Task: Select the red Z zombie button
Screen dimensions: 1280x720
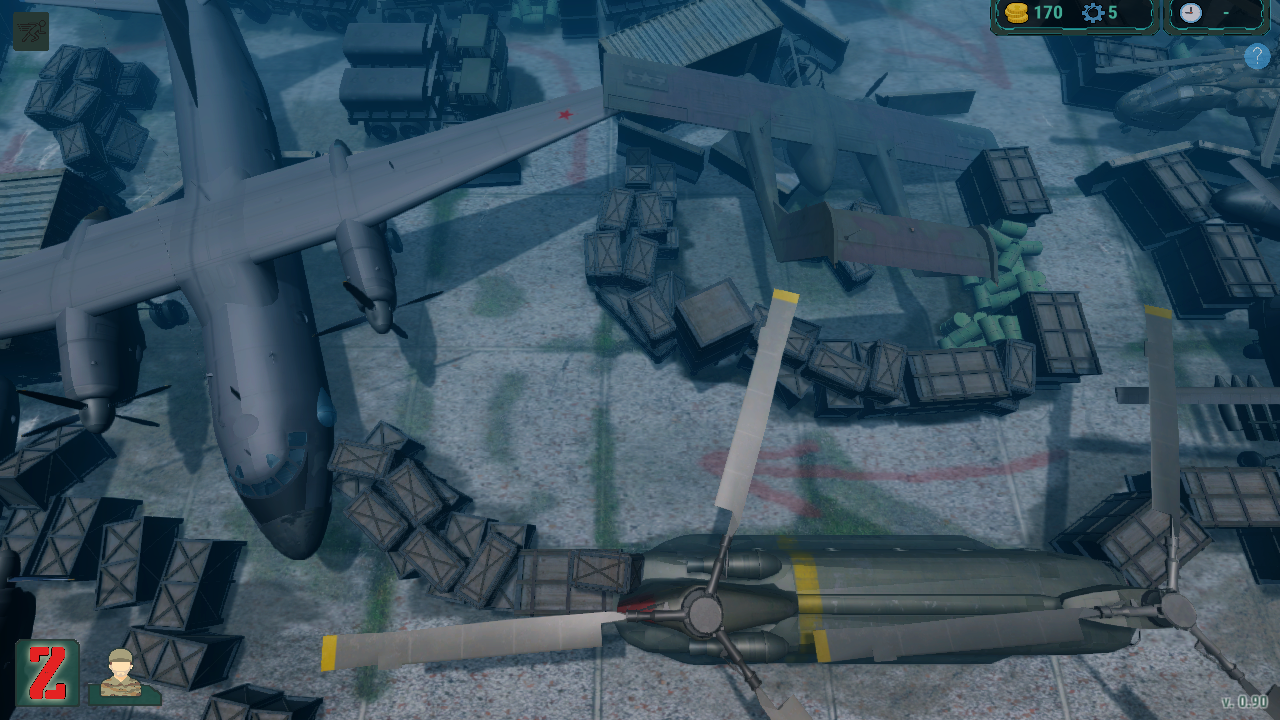Action: [x=47, y=672]
